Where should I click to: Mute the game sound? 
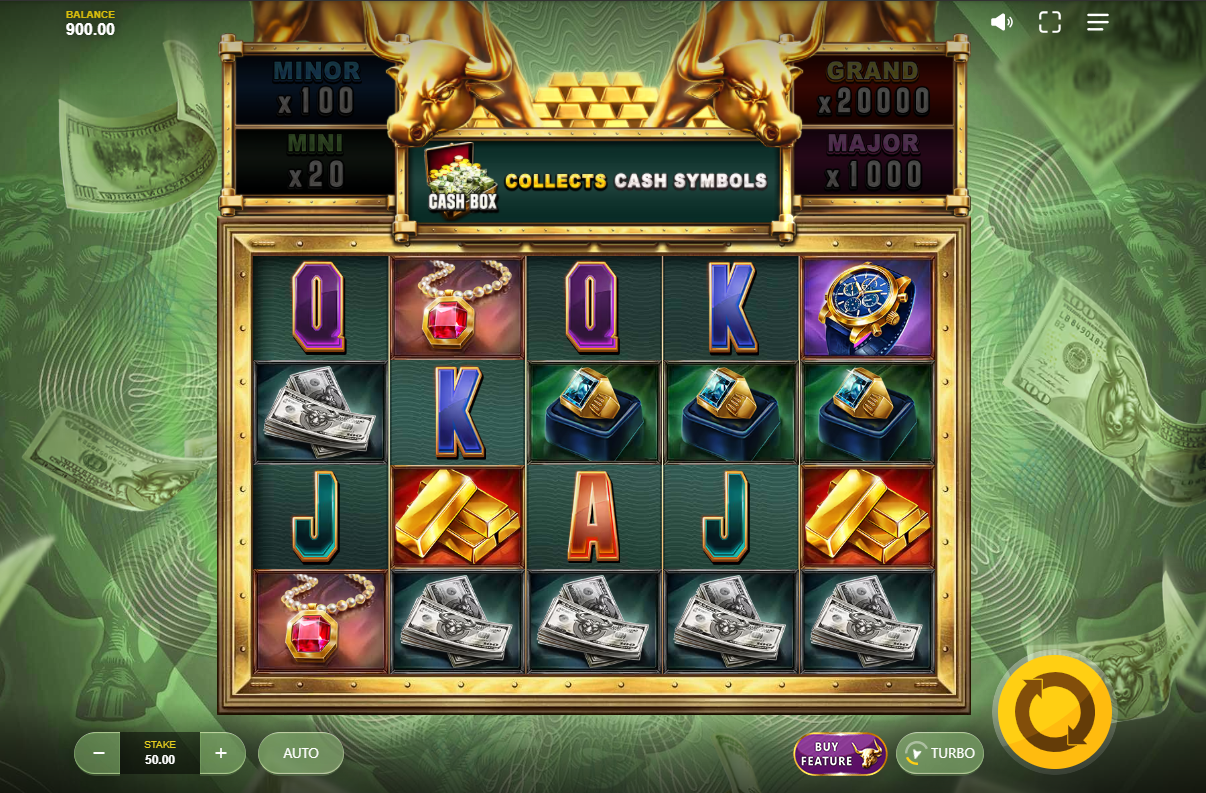[x=1001, y=22]
